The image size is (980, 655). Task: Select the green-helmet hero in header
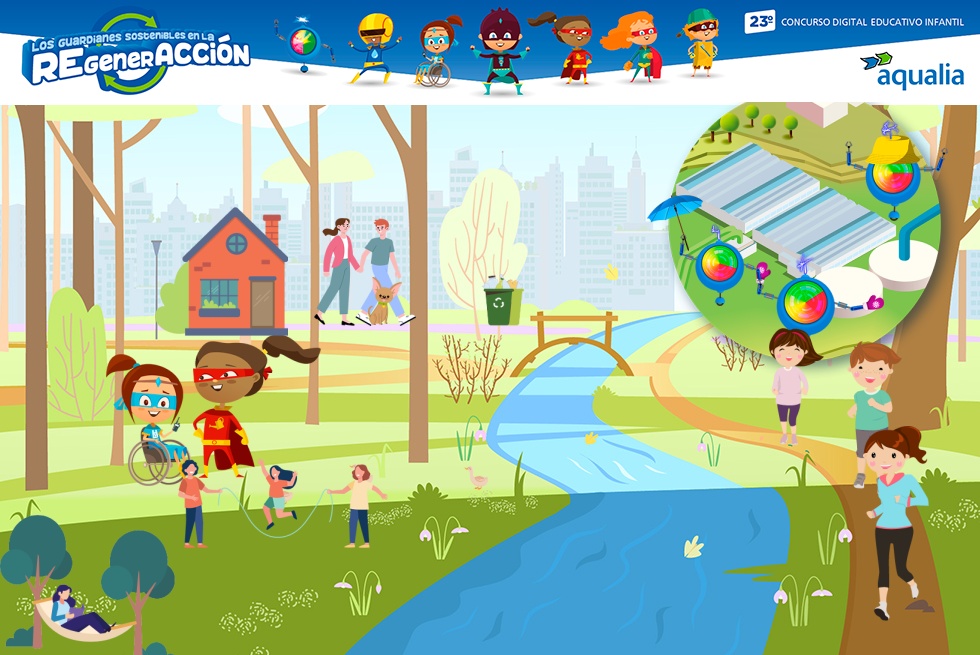pos(702,42)
